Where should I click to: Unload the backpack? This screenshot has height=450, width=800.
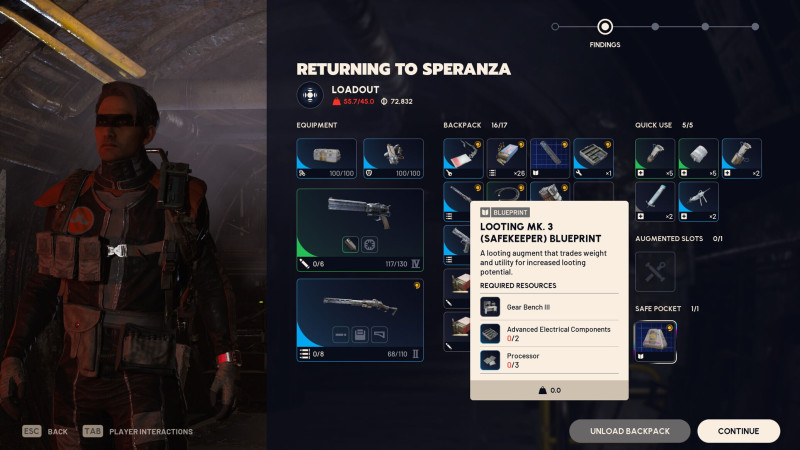tap(630, 431)
